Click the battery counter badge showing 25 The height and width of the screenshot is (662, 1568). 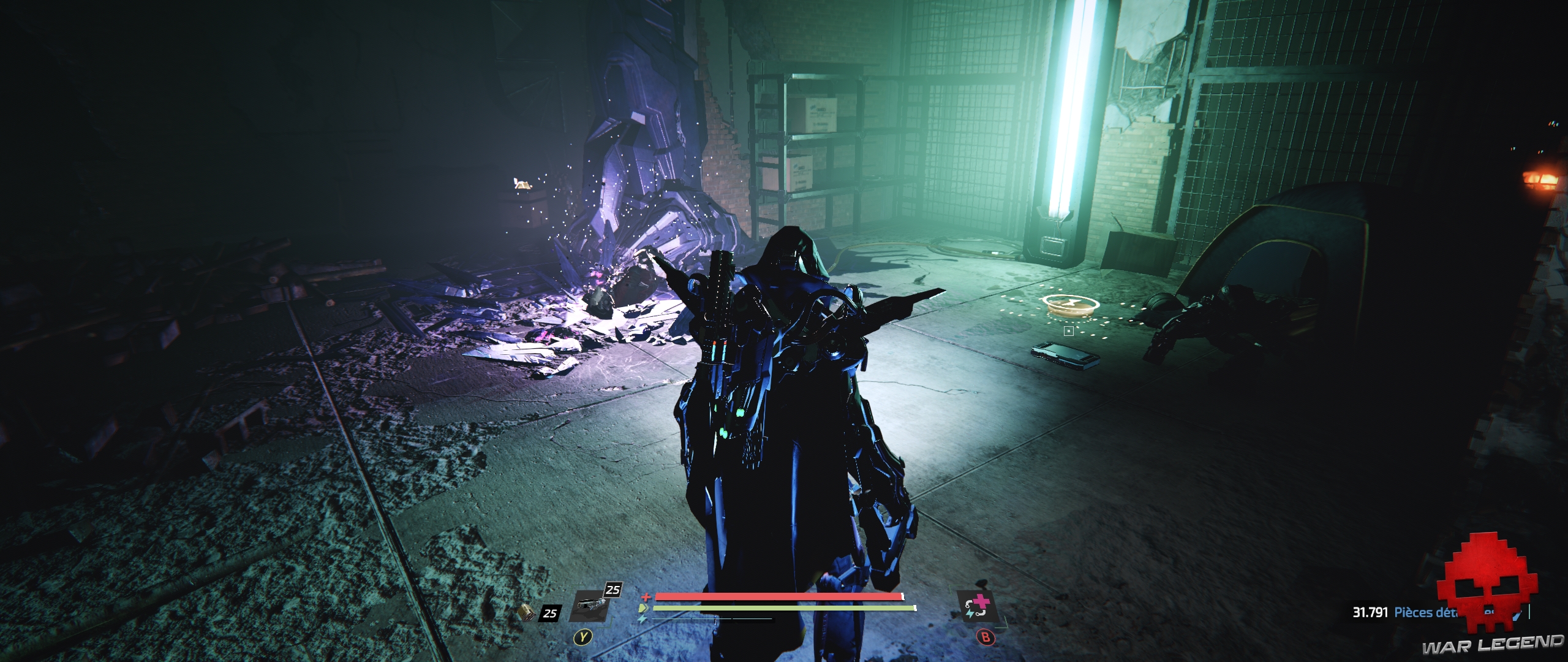[550, 614]
